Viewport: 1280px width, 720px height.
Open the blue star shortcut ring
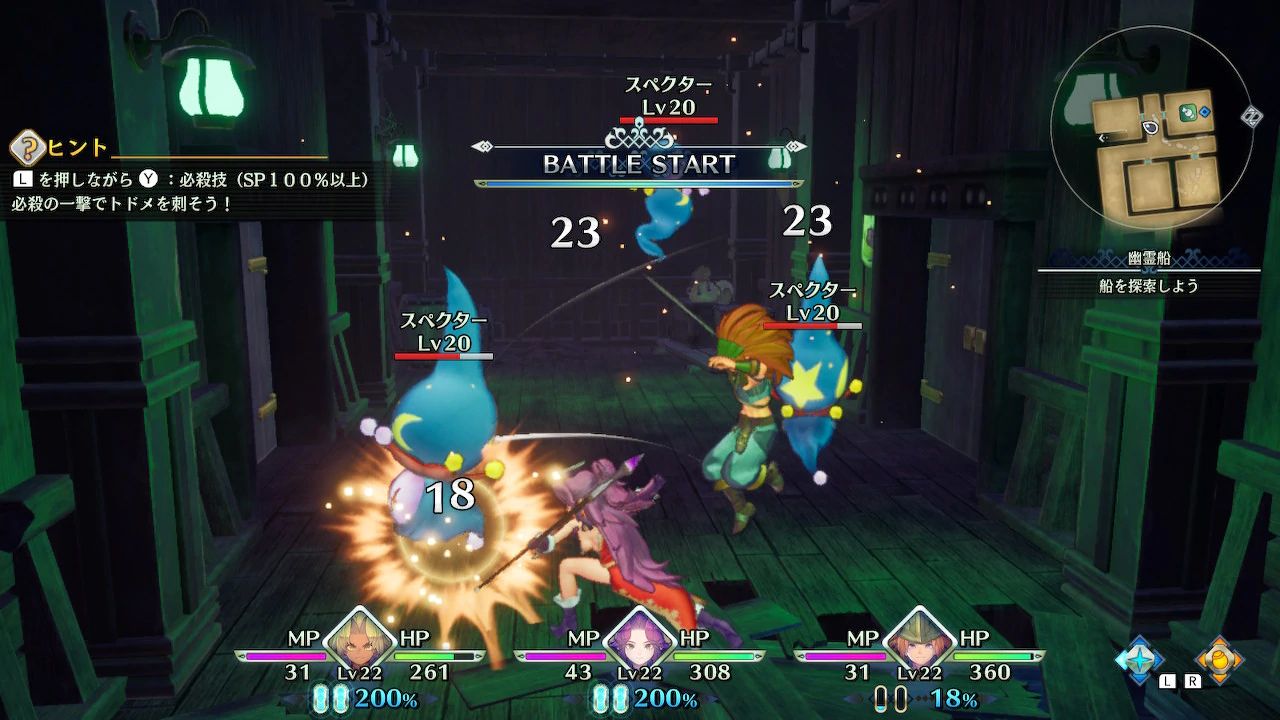click(1141, 660)
